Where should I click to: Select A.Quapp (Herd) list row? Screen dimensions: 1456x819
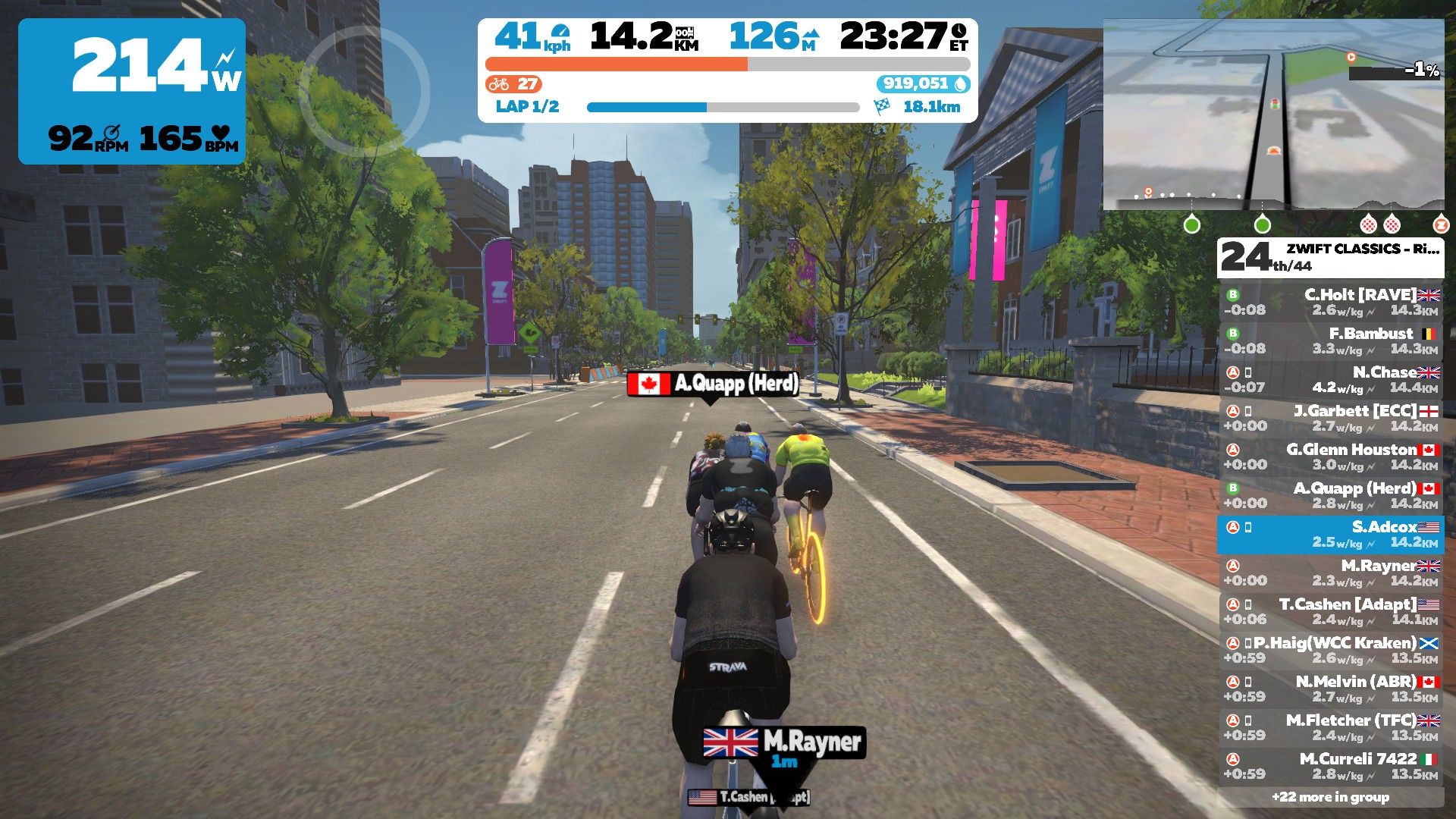1331,495
